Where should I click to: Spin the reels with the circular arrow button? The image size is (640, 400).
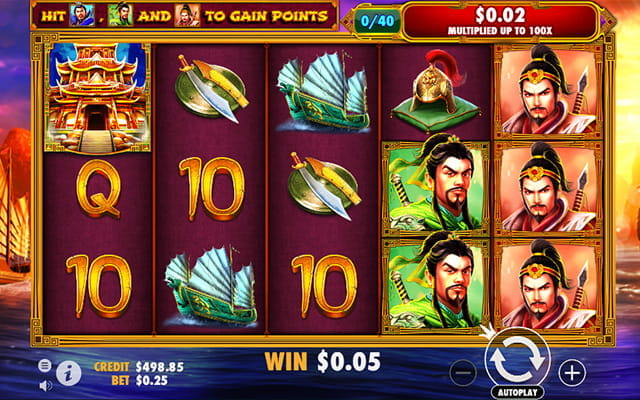pos(516,360)
